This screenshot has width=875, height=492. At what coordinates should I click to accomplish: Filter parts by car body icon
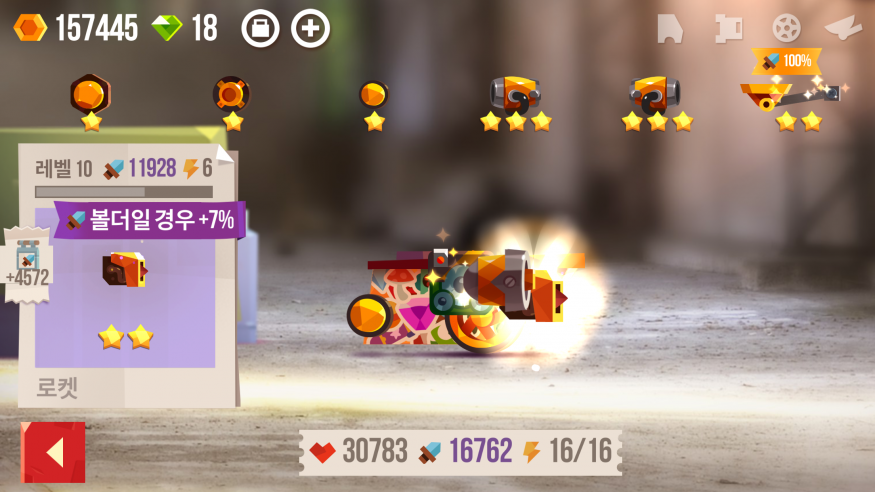[x=670, y=28]
